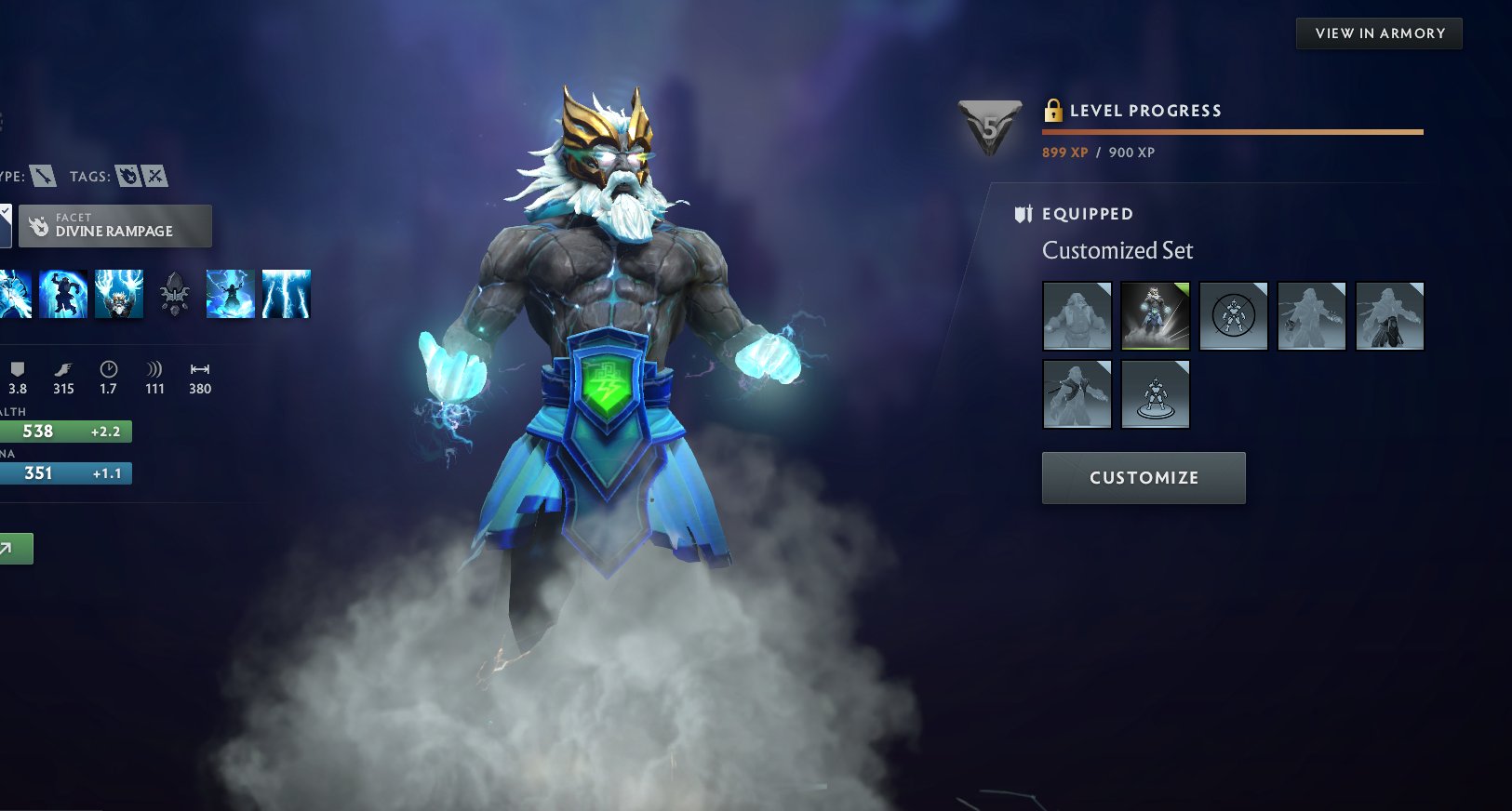Select the Heavenly Jump ability icon
The height and width of the screenshot is (811, 1512).
click(x=118, y=293)
